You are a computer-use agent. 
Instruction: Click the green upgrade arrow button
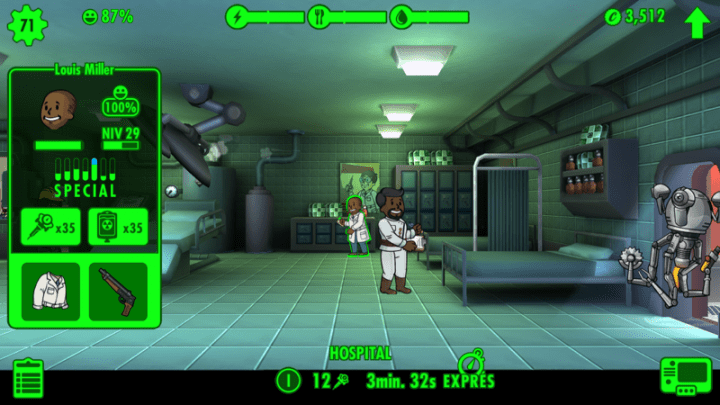[x=697, y=19]
